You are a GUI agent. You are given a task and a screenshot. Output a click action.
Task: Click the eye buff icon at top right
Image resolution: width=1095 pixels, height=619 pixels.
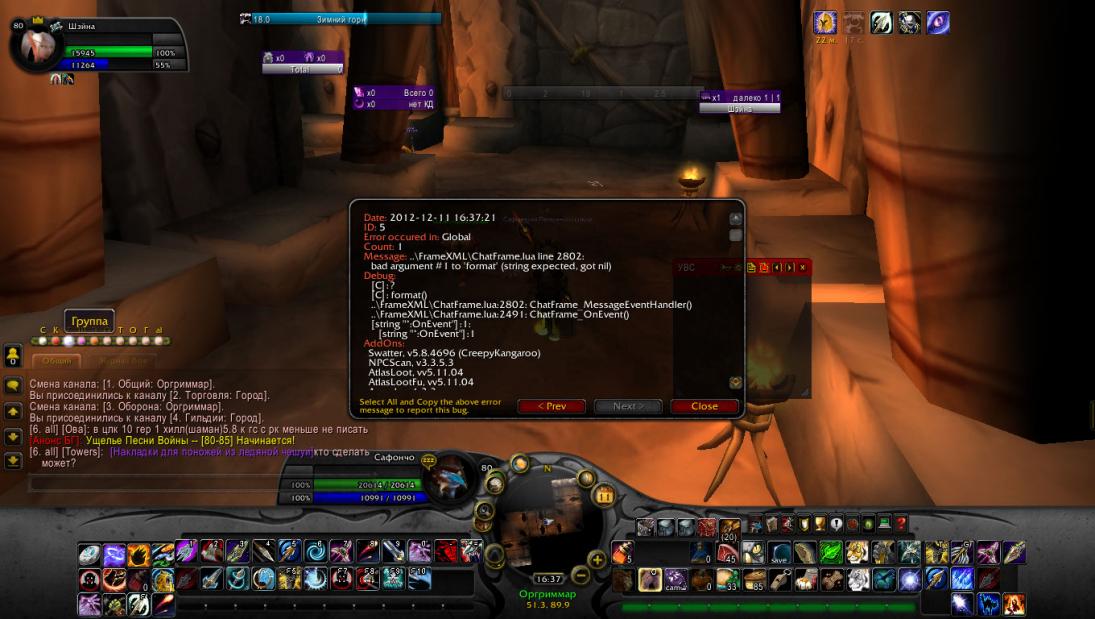(x=937, y=23)
